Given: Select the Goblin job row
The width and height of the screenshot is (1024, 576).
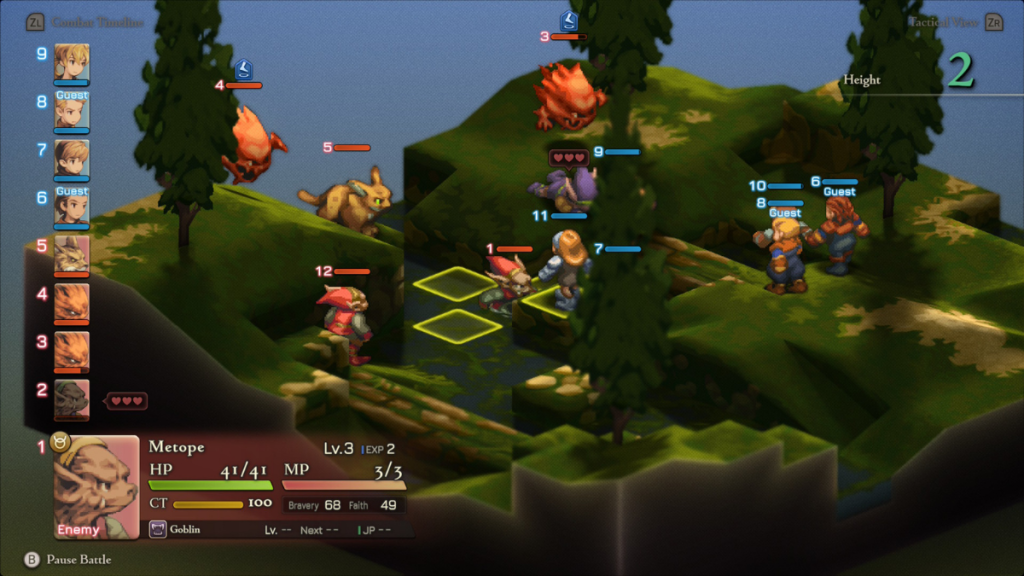Looking at the screenshot, I should 200,530.
